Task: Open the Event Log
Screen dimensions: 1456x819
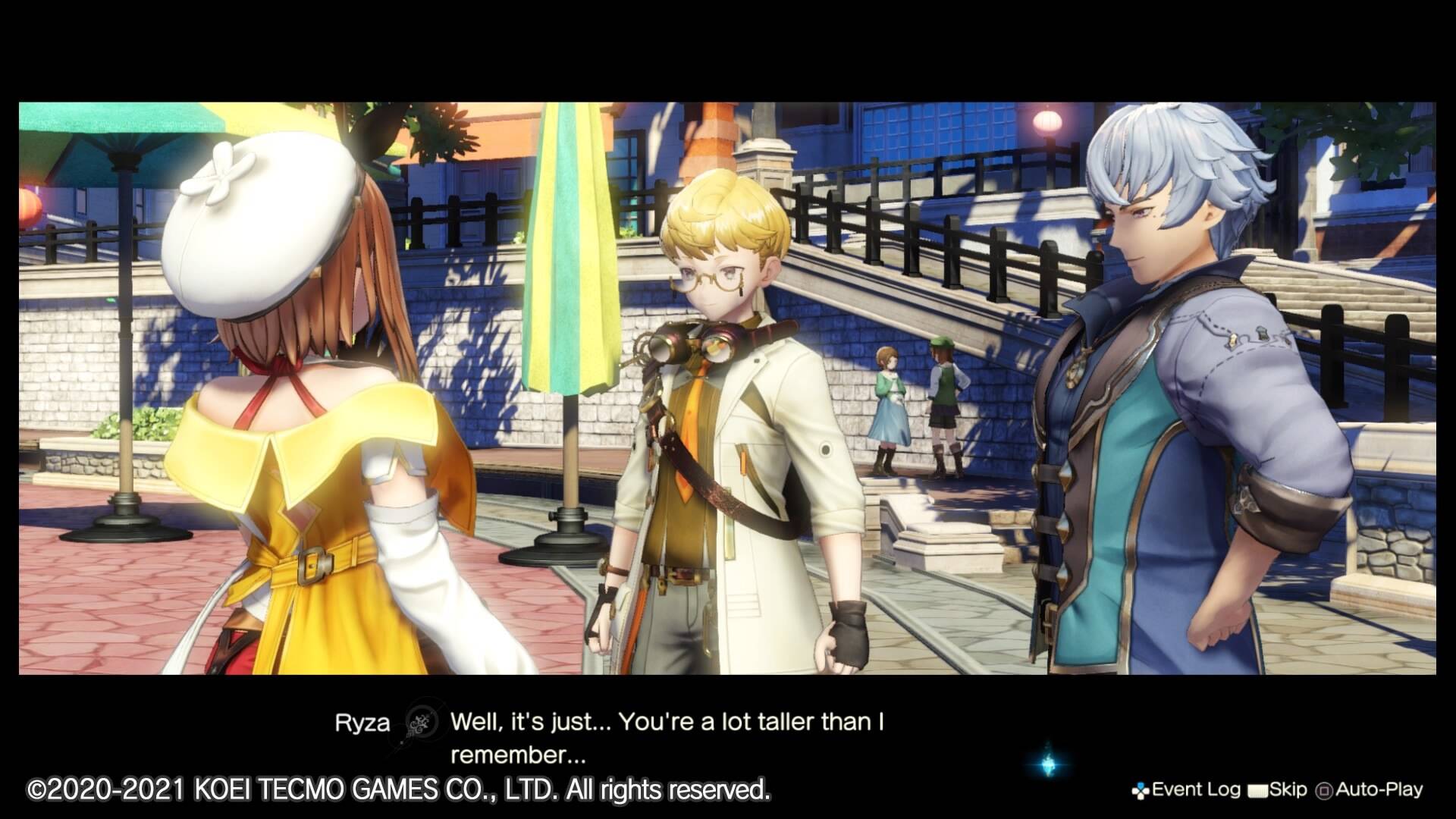Action: (1186, 790)
